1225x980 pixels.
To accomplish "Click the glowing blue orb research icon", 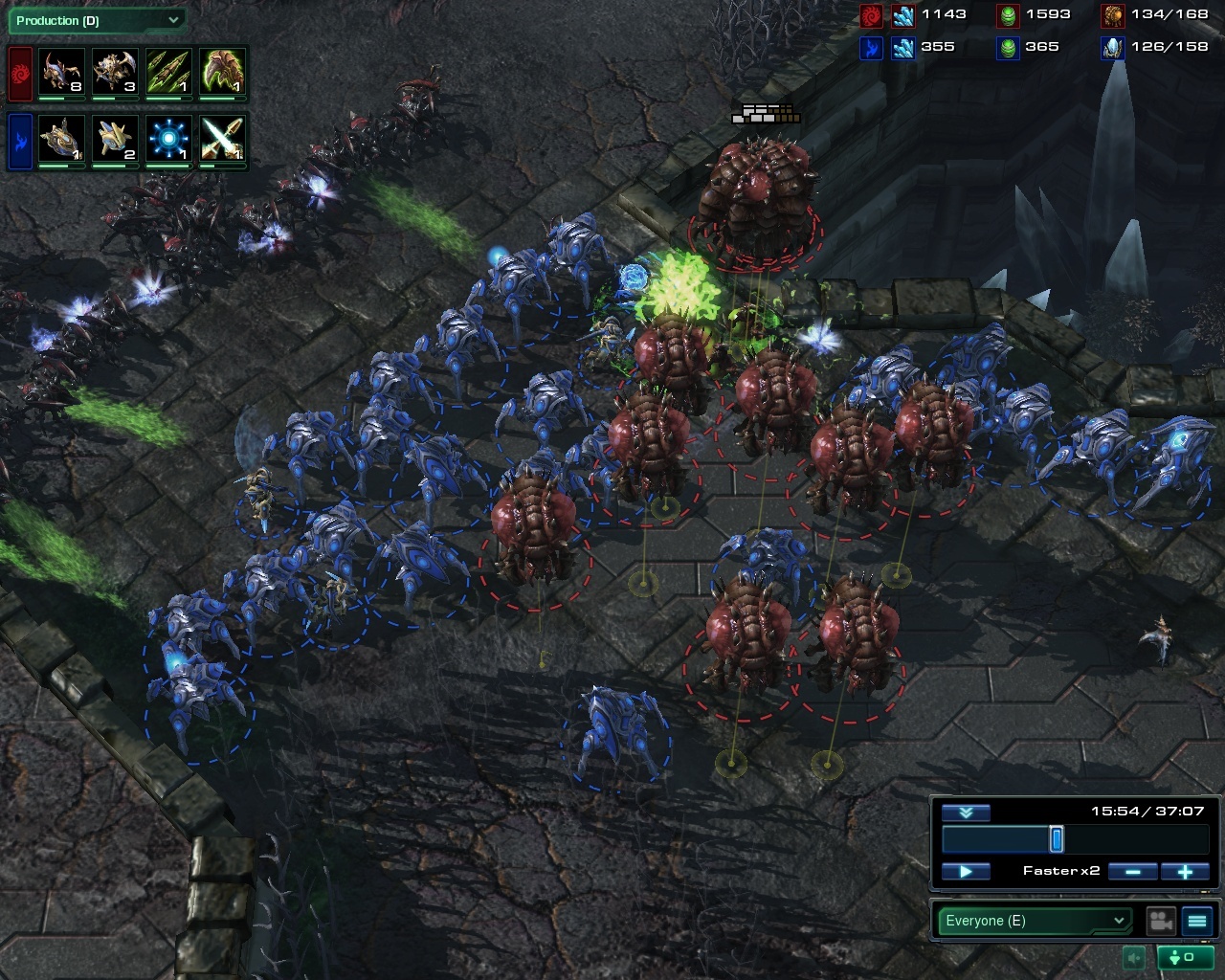I will (x=168, y=140).
